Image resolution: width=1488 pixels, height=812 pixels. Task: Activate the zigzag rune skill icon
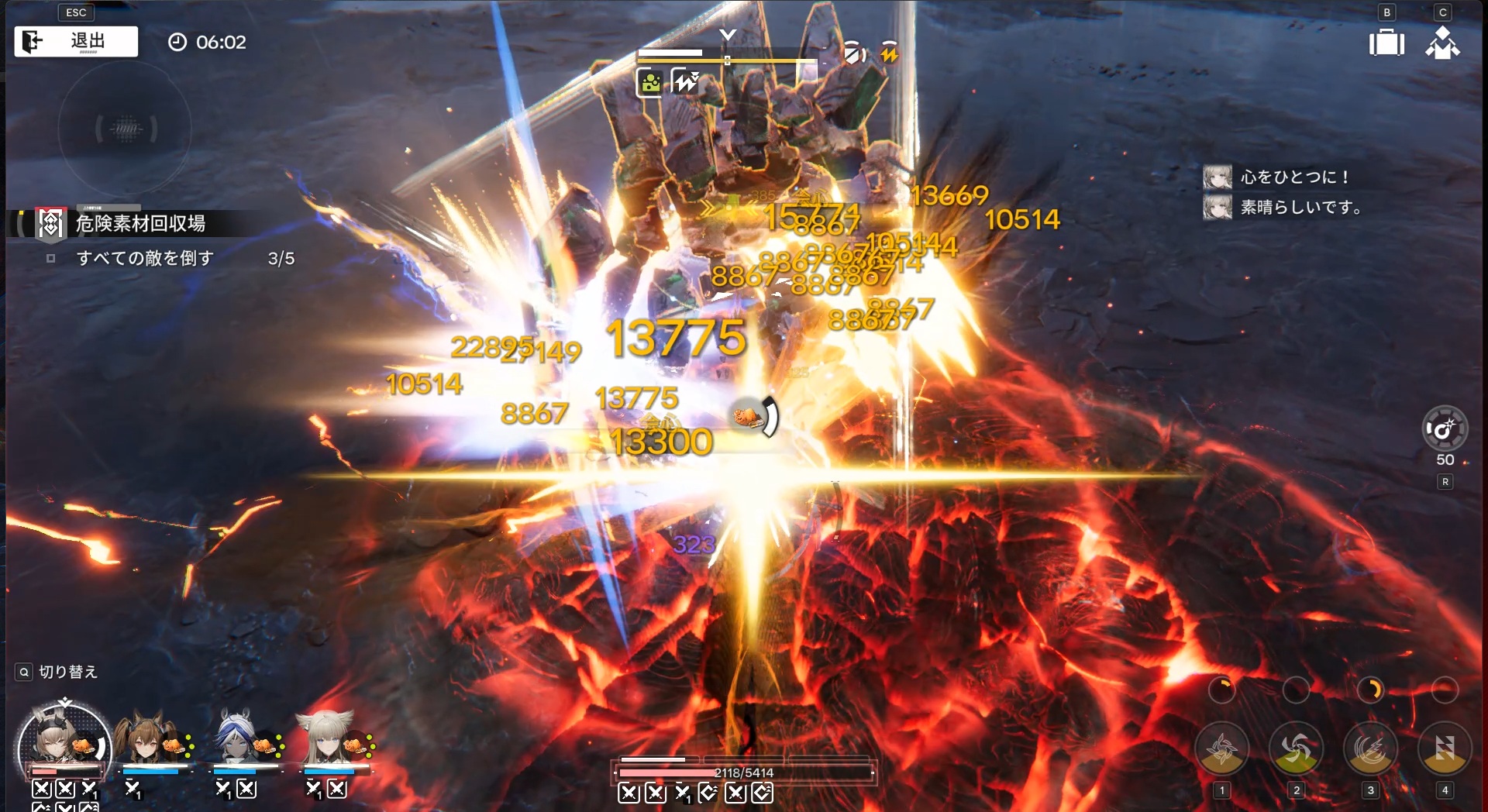(x=1444, y=748)
